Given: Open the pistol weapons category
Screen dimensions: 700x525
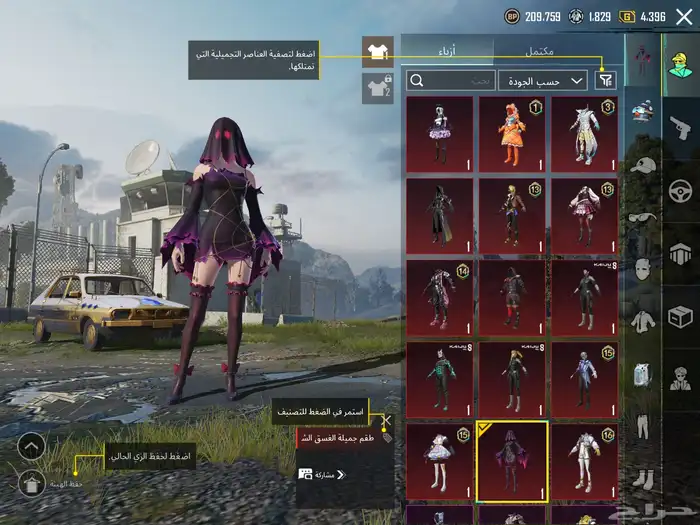Looking at the screenshot, I should [681, 127].
